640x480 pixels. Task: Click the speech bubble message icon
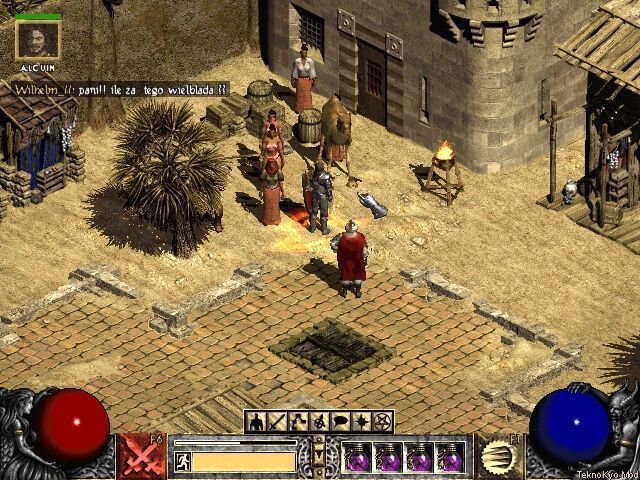pos(341,422)
